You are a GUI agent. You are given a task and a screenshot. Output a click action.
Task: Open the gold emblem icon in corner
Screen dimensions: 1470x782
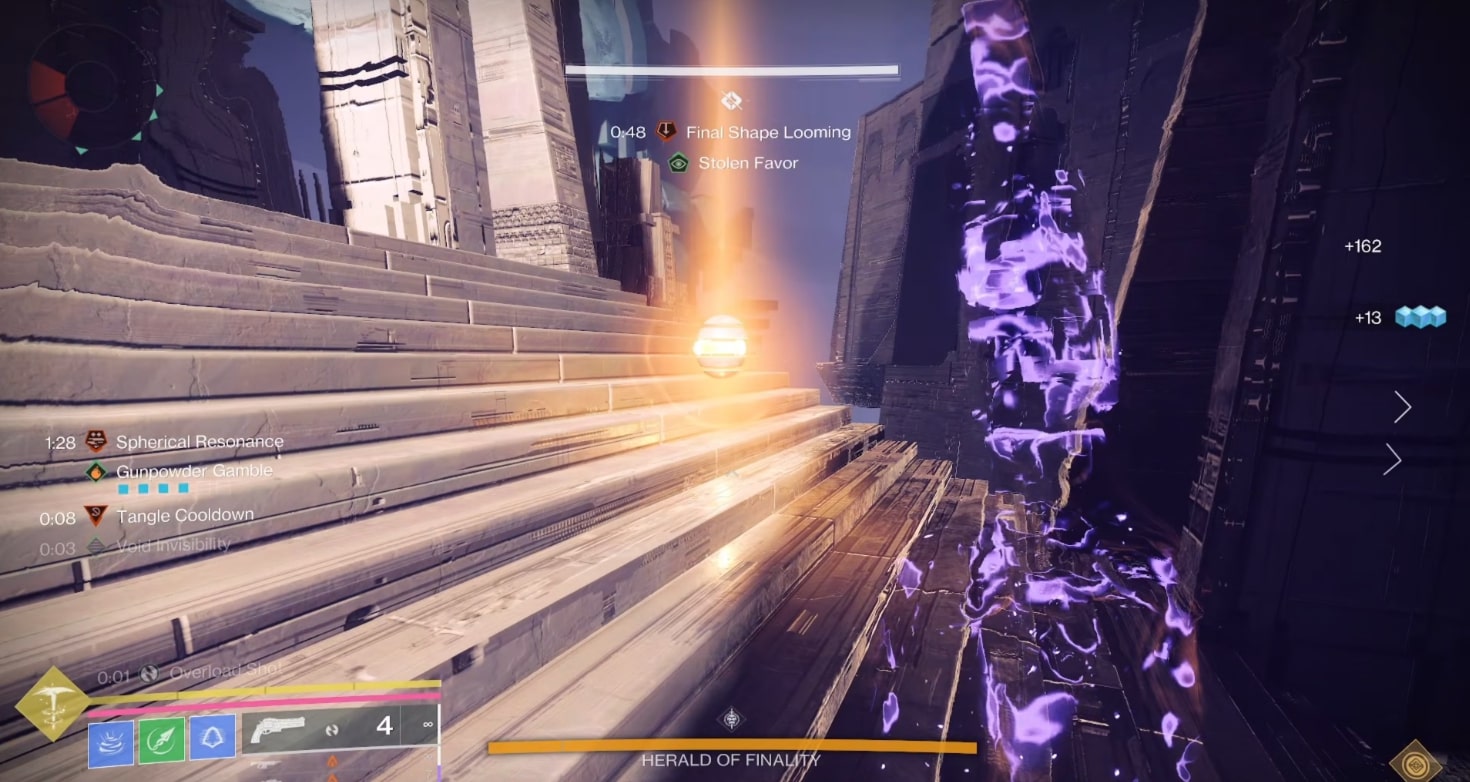tap(1415, 762)
